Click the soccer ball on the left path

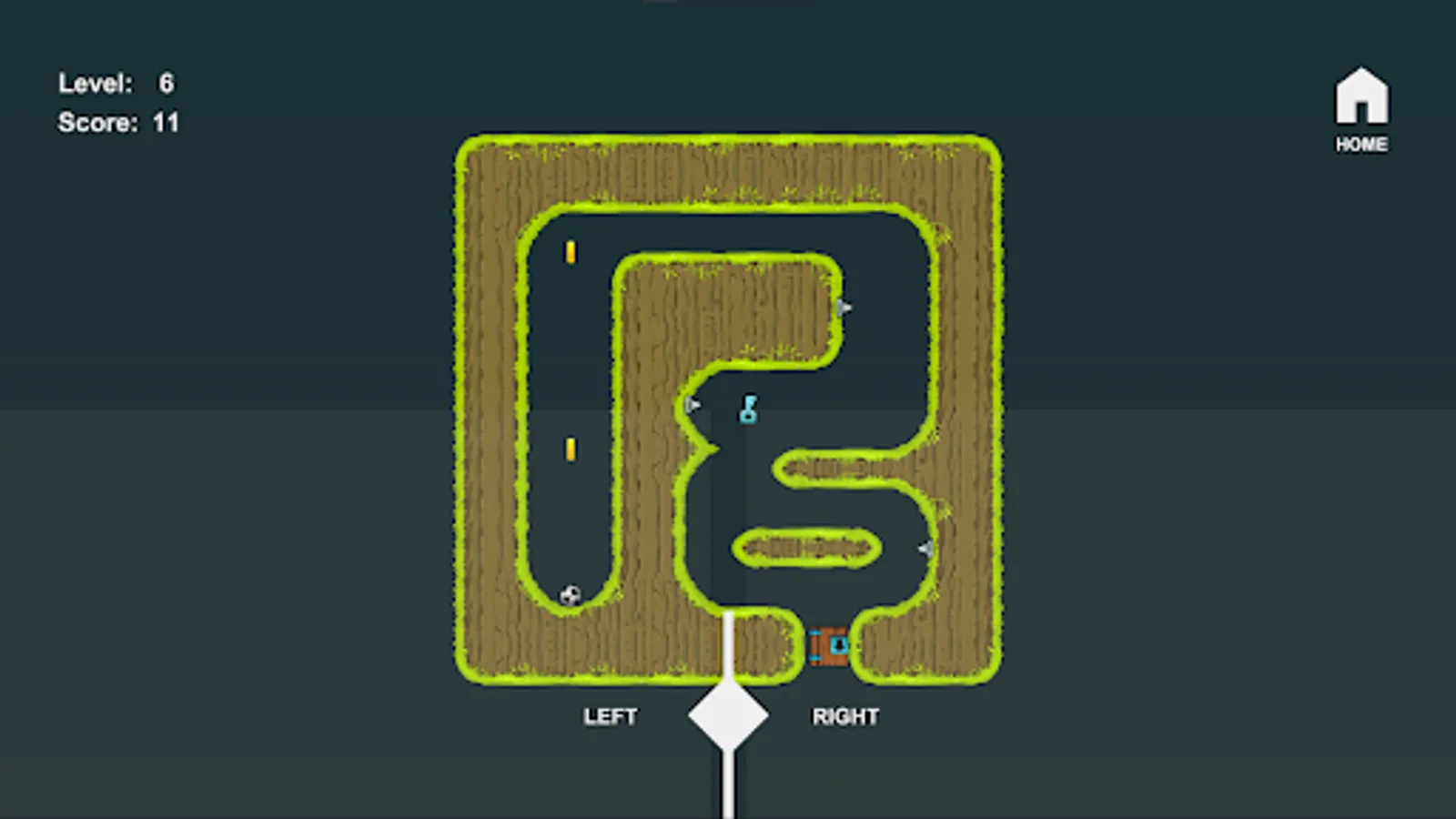[x=570, y=592]
